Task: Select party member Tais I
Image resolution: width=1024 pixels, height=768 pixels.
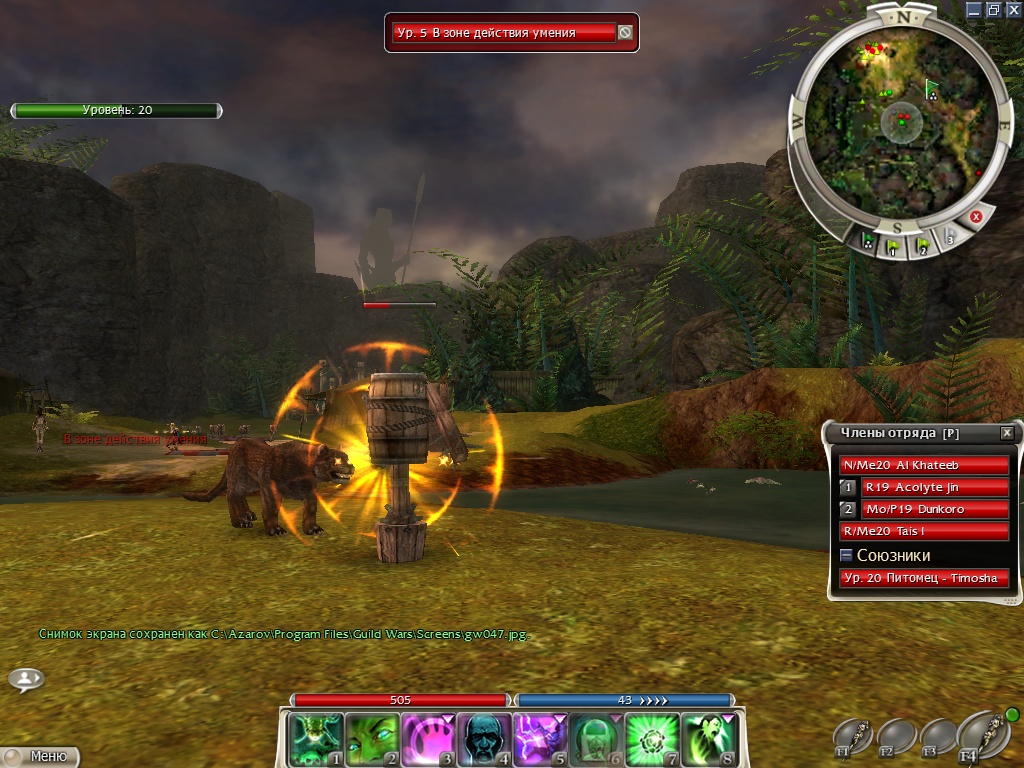Action: coord(924,531)
